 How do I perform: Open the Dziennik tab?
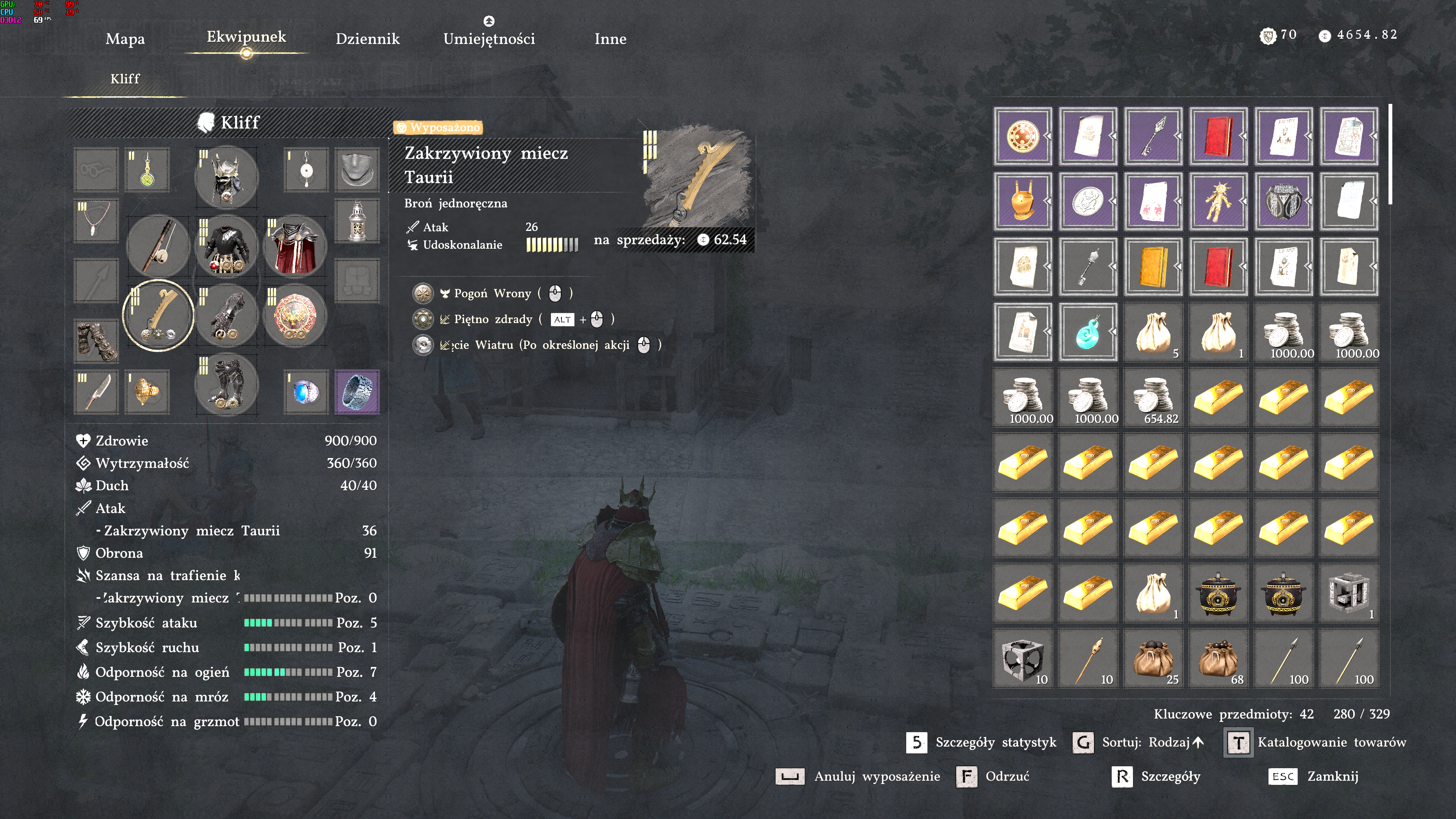[367, 39]
